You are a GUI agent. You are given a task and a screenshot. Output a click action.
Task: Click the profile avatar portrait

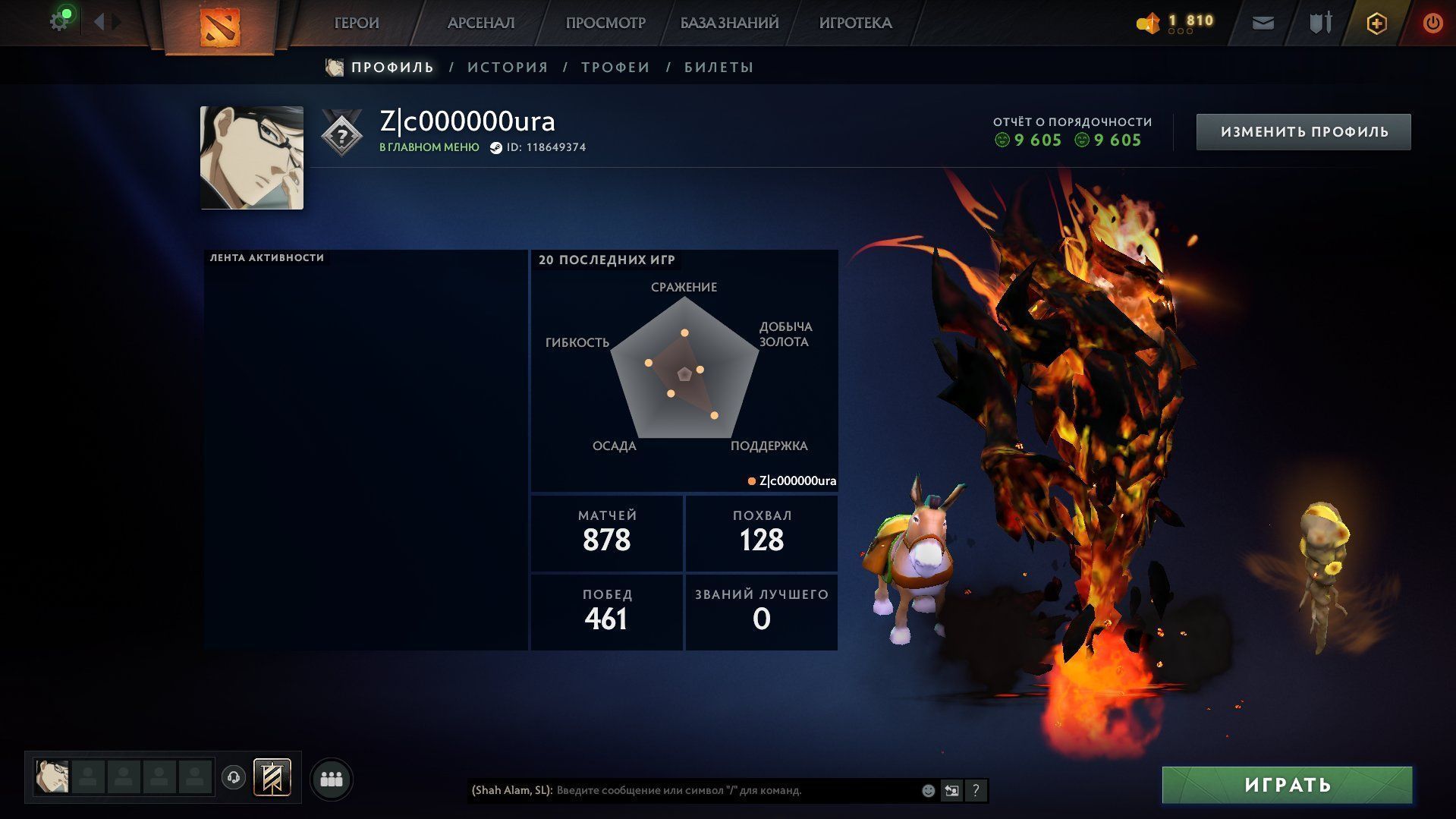[252, 158]
